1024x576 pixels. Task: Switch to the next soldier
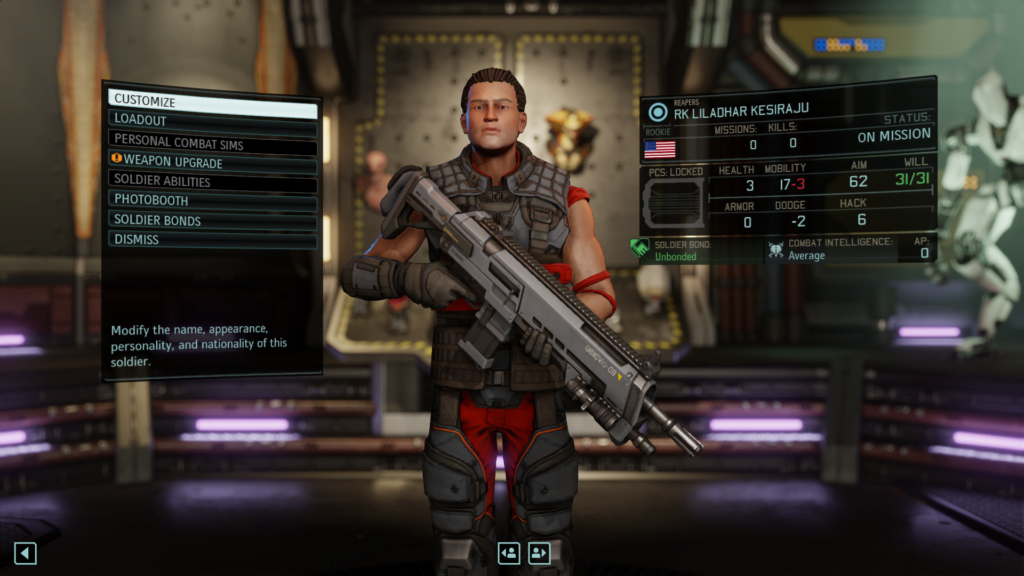click(x=540, y=553)
